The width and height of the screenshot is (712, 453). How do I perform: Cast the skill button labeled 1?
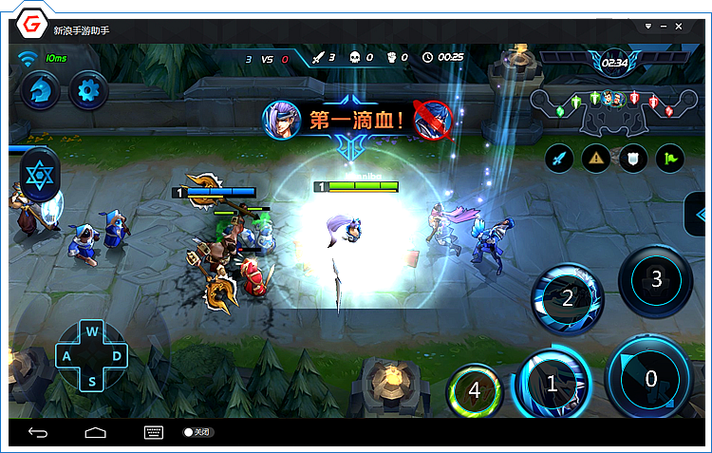551,381
